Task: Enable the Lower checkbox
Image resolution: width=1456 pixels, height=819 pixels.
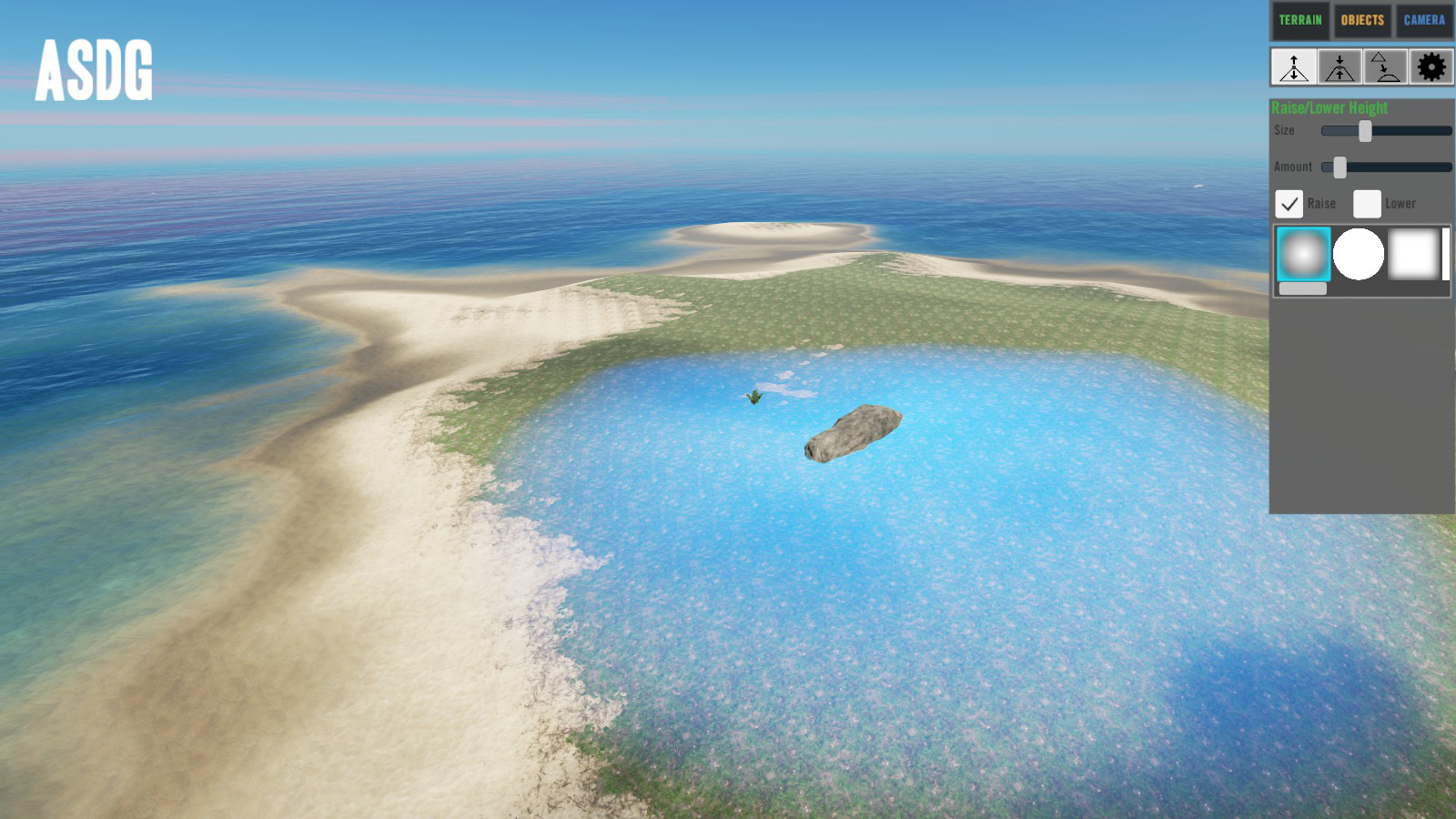Action: (1367, 204)
